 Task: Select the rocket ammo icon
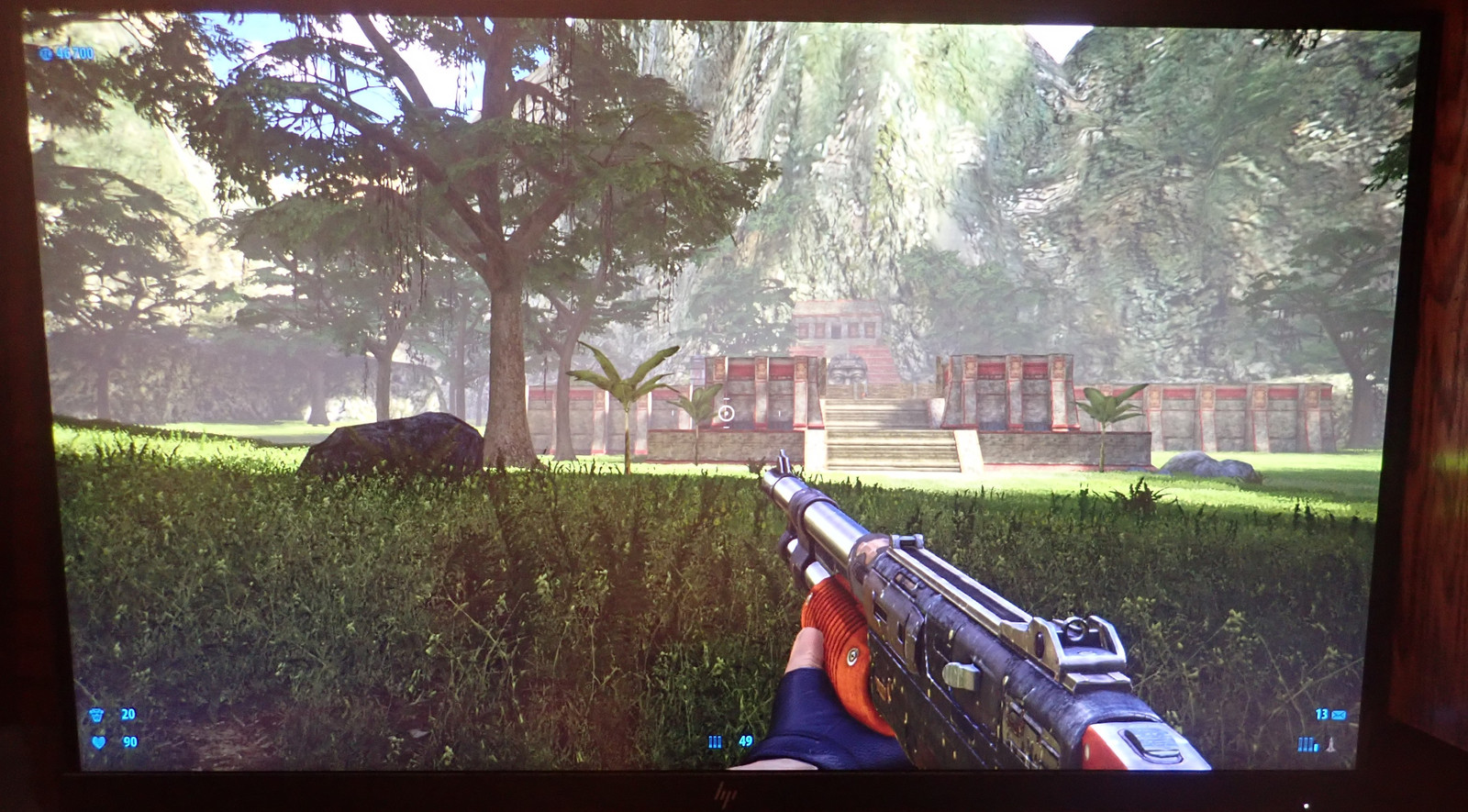tap(1329, 743)
